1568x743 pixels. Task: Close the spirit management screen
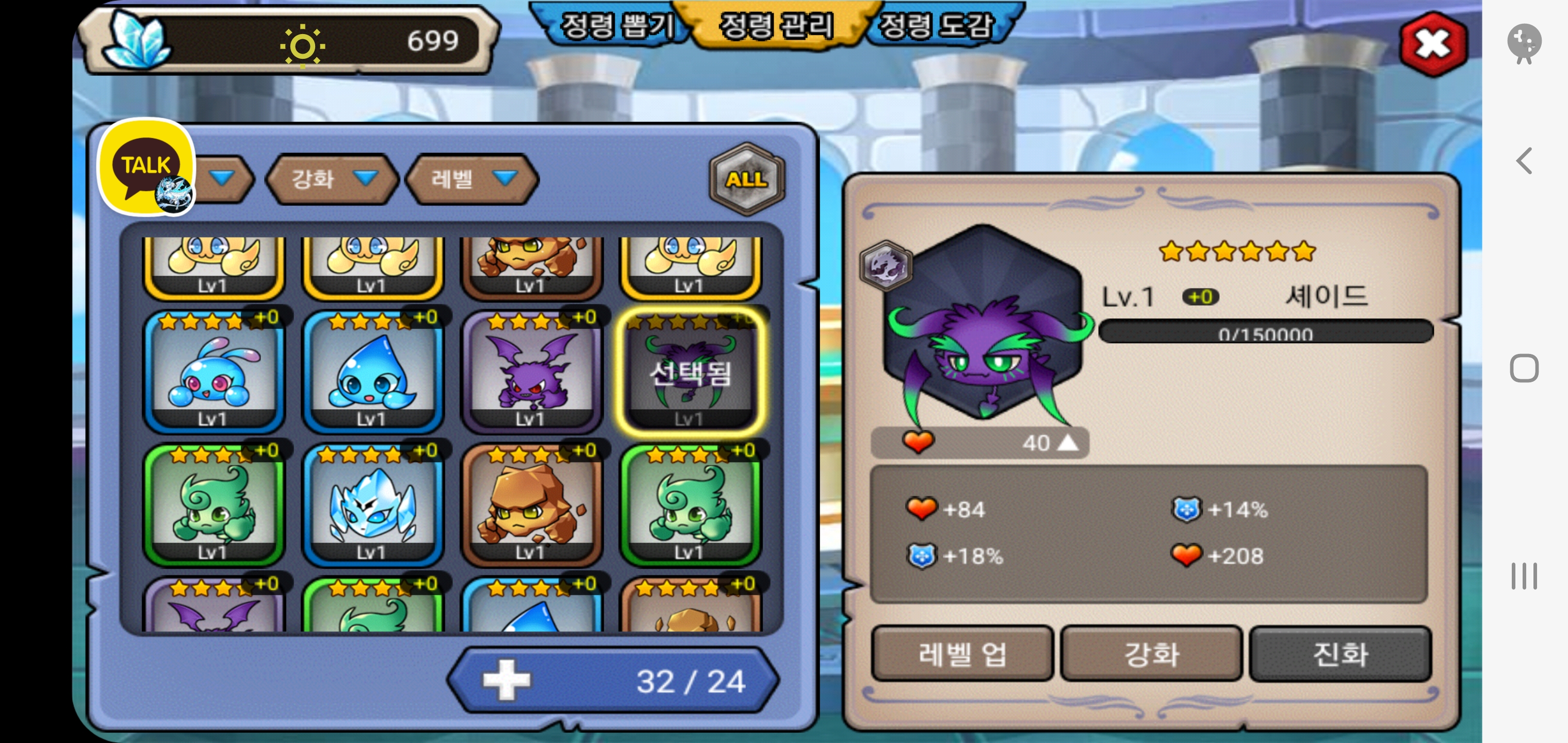(x=1432, y=44)
